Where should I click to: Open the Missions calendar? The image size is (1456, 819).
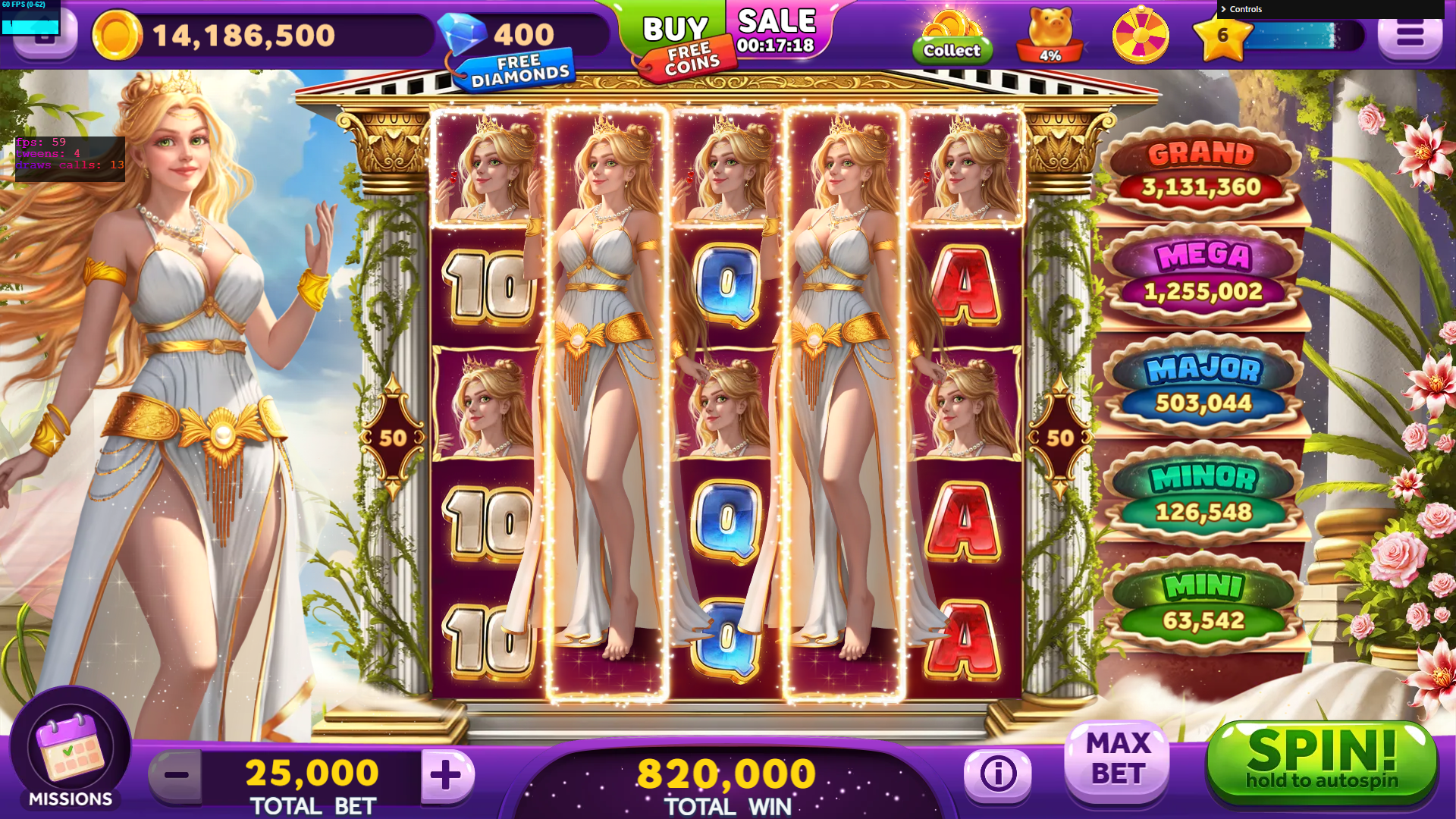pyautogui.click(x=71, y=750)
